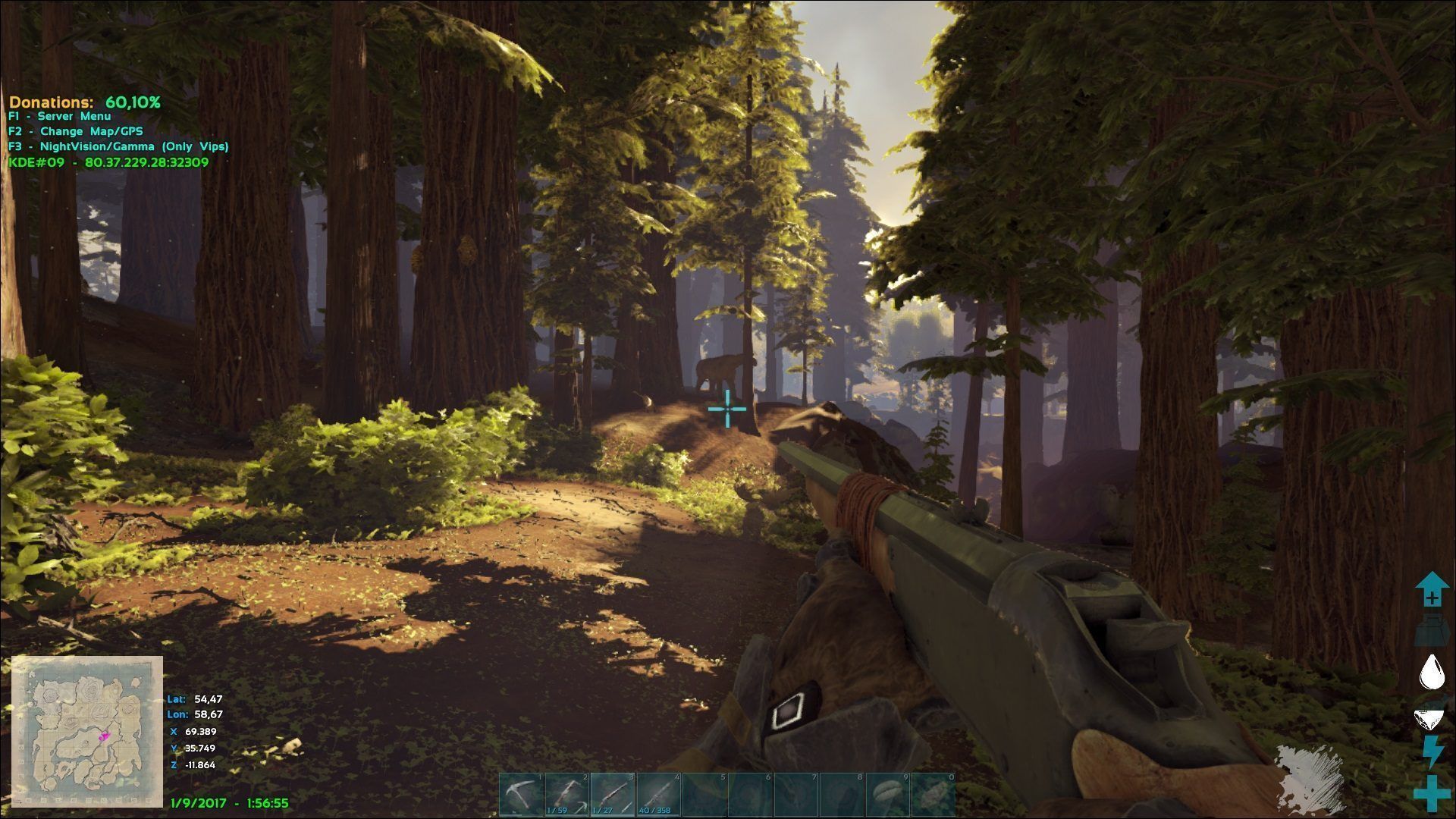Viewport: 1456px width, 819px height.
Task: Select the pickaxe in hotbar slot 1
Action: pos(522,795)
